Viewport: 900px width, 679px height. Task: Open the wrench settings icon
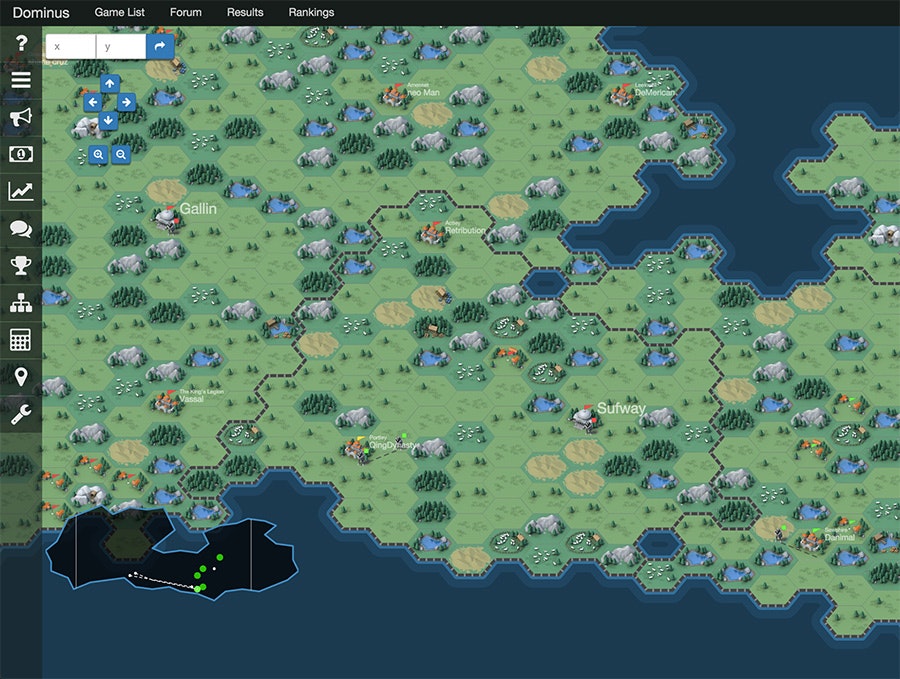21,413
